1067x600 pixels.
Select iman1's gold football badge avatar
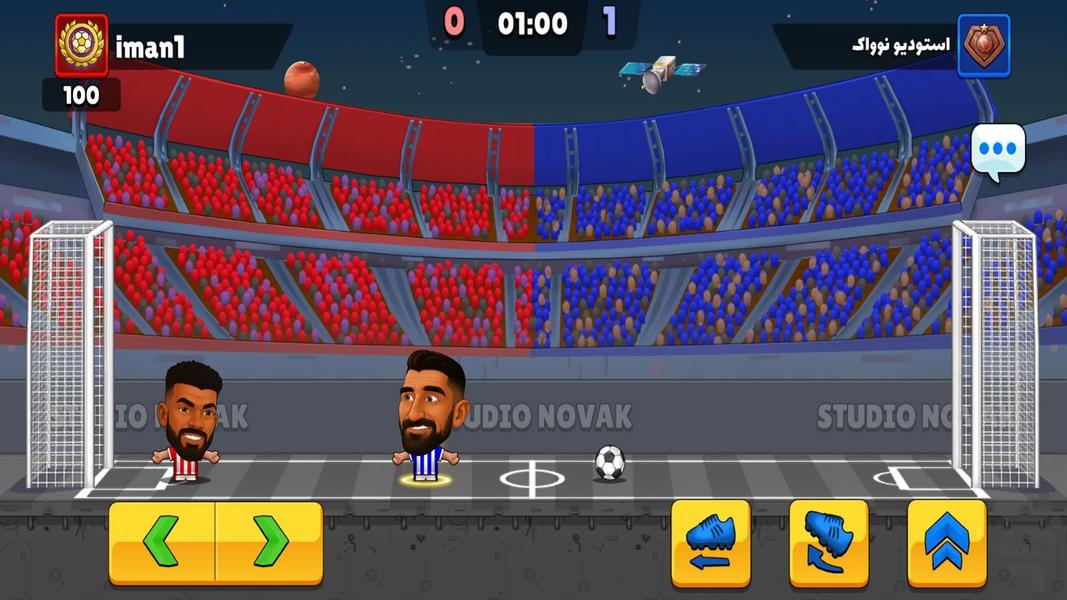point(81,46)
